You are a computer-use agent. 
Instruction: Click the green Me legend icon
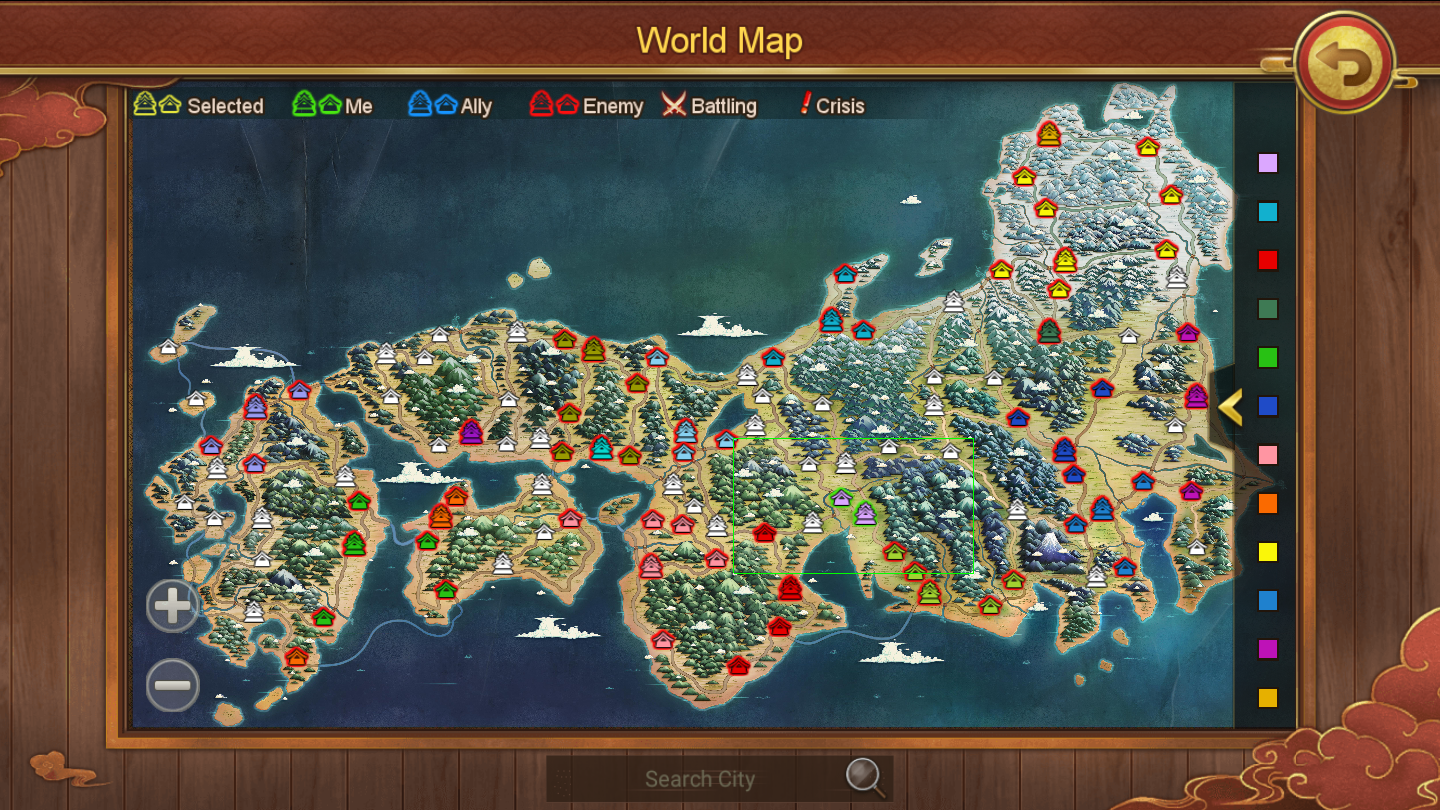(x=310, y=103)
